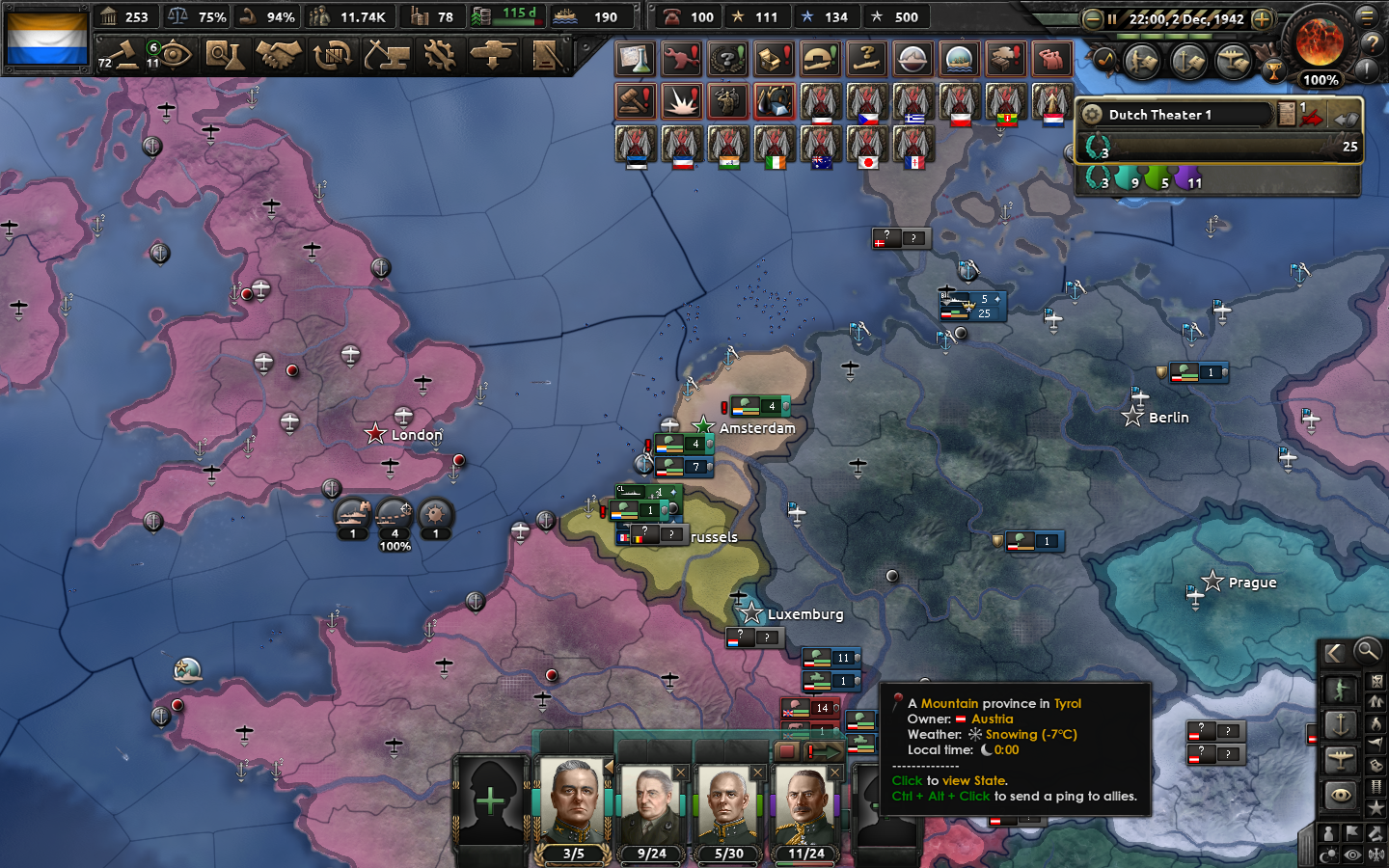The width and height of the screenshot is (1389, 868).
Task: Activate Dutch Theater 1's battle plan red arrow
Action: coord(1311,117)
